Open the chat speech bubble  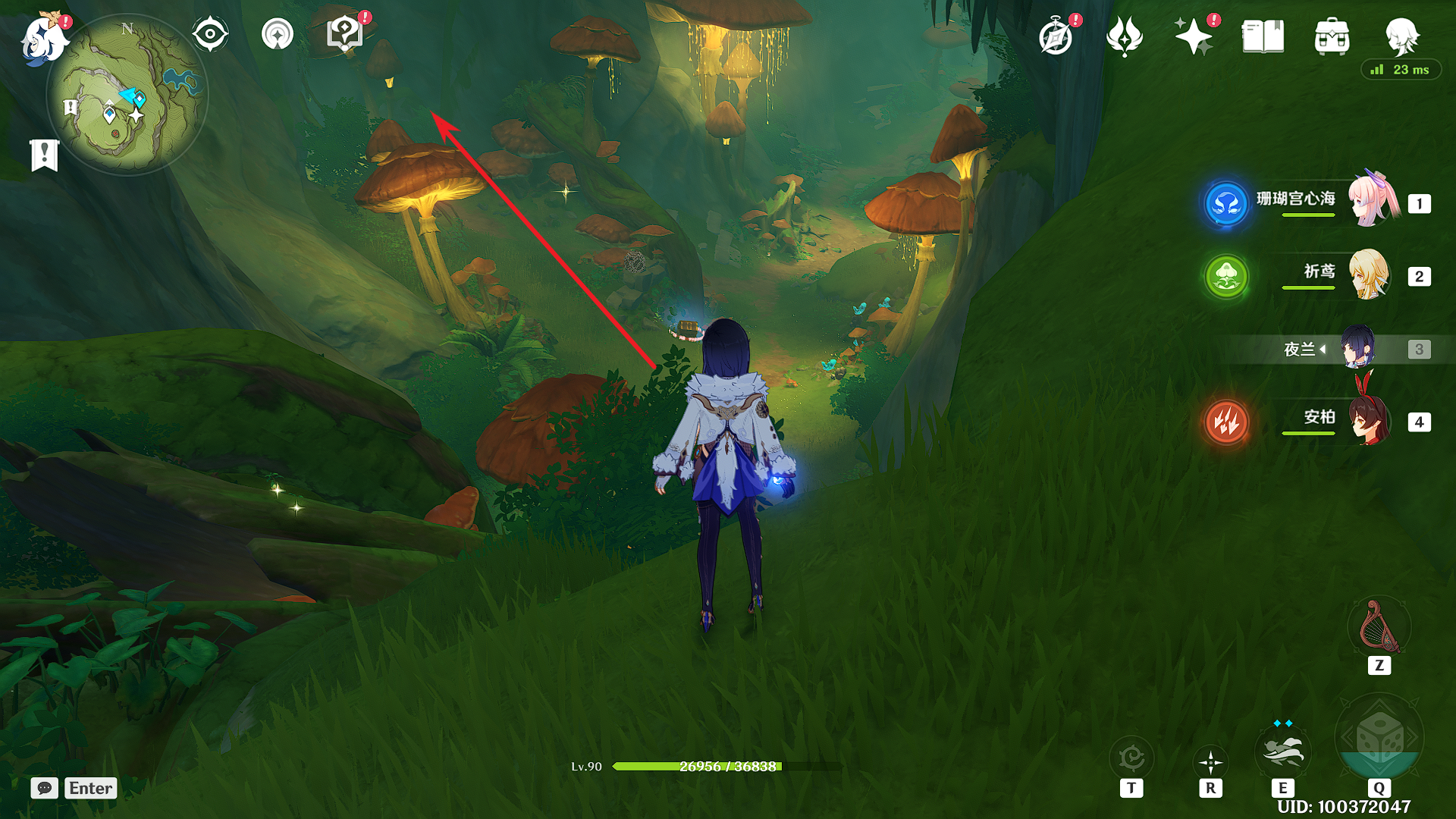tap(45, 788)
